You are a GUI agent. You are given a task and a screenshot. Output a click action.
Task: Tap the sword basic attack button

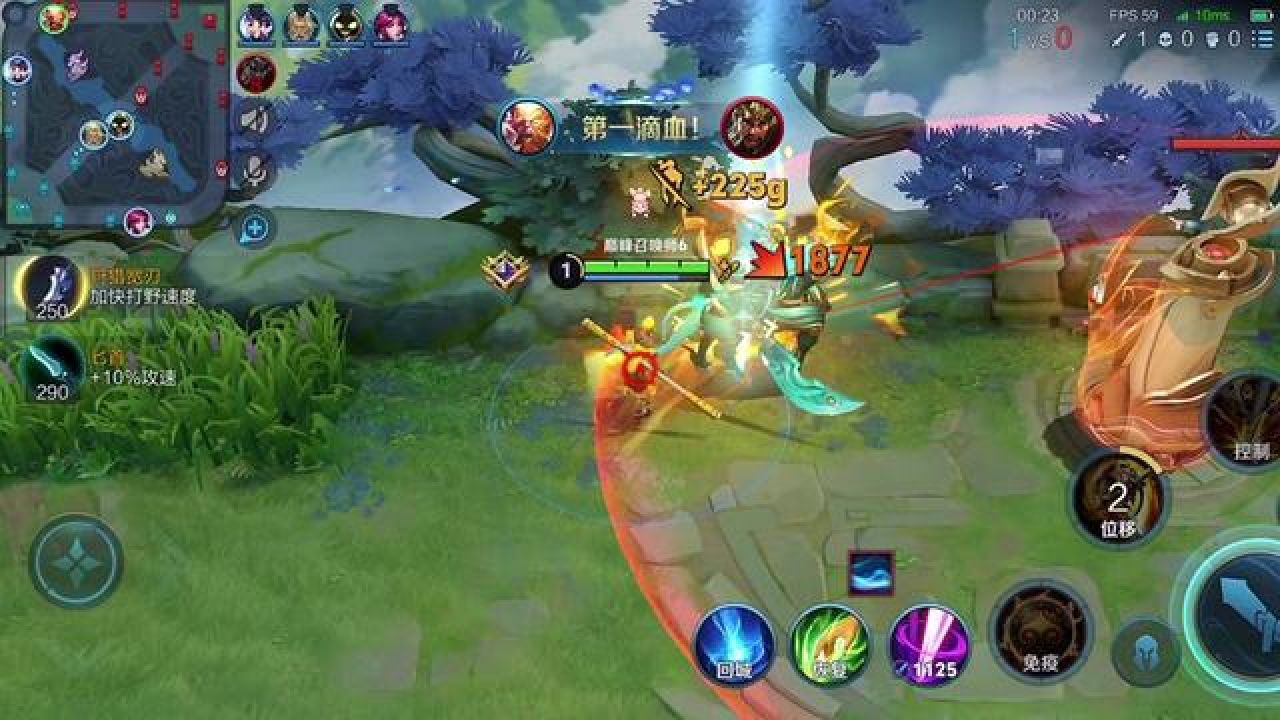[x=1240, y=612]
